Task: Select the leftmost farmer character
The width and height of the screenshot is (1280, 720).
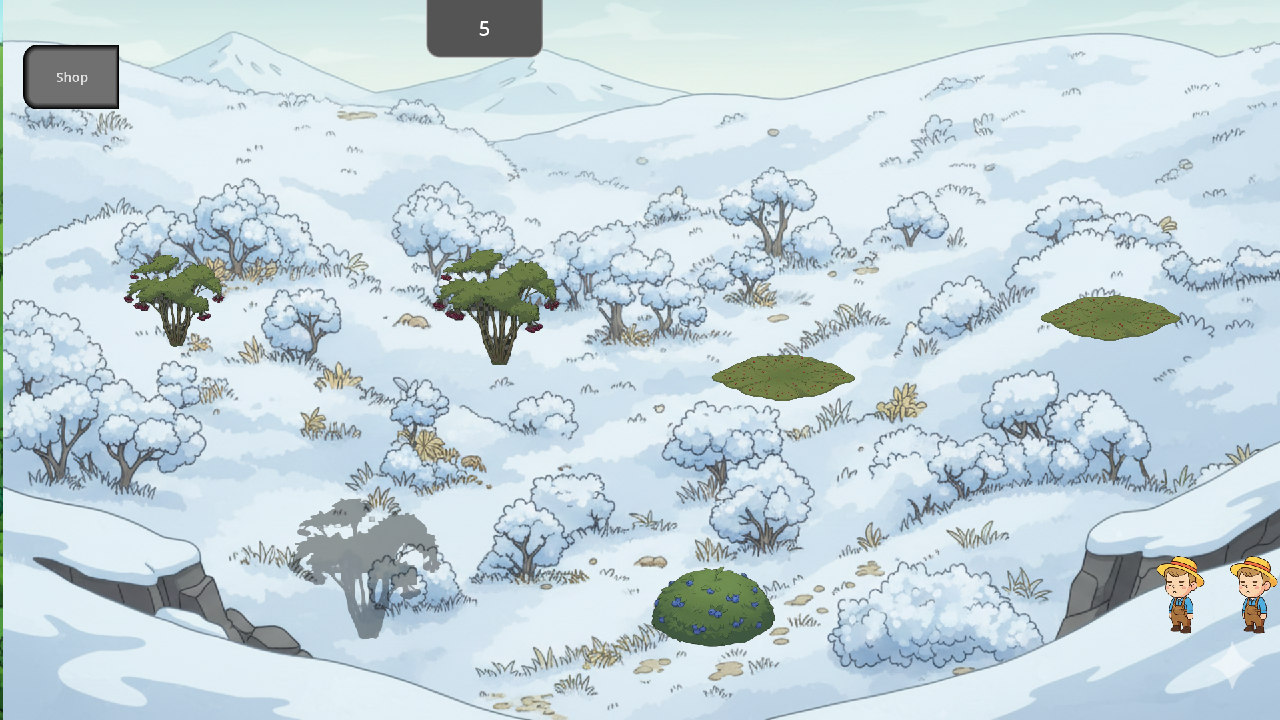Action: coord(1180,595)
